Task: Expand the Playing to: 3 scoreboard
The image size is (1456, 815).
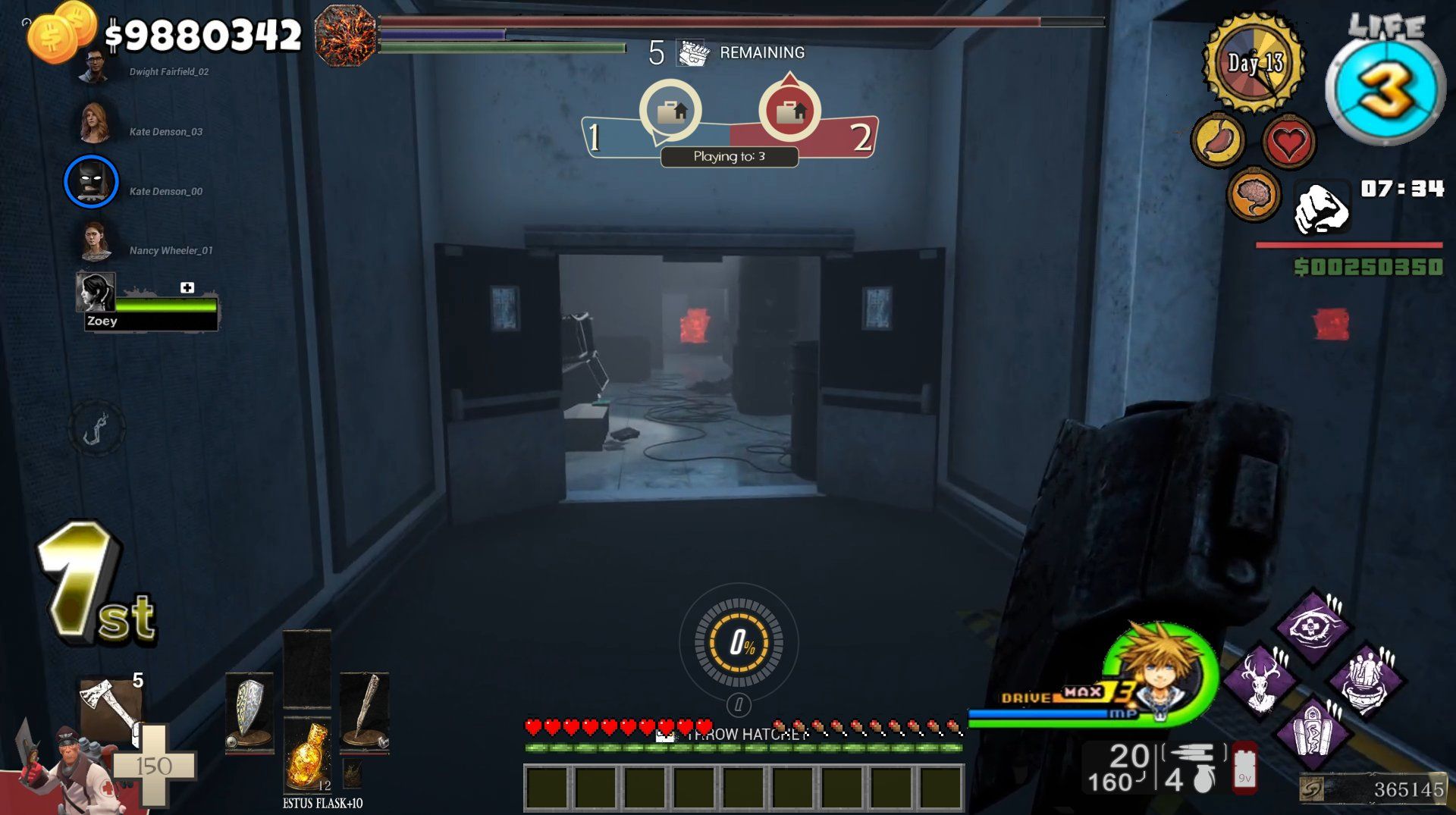Action: point(728,157)
